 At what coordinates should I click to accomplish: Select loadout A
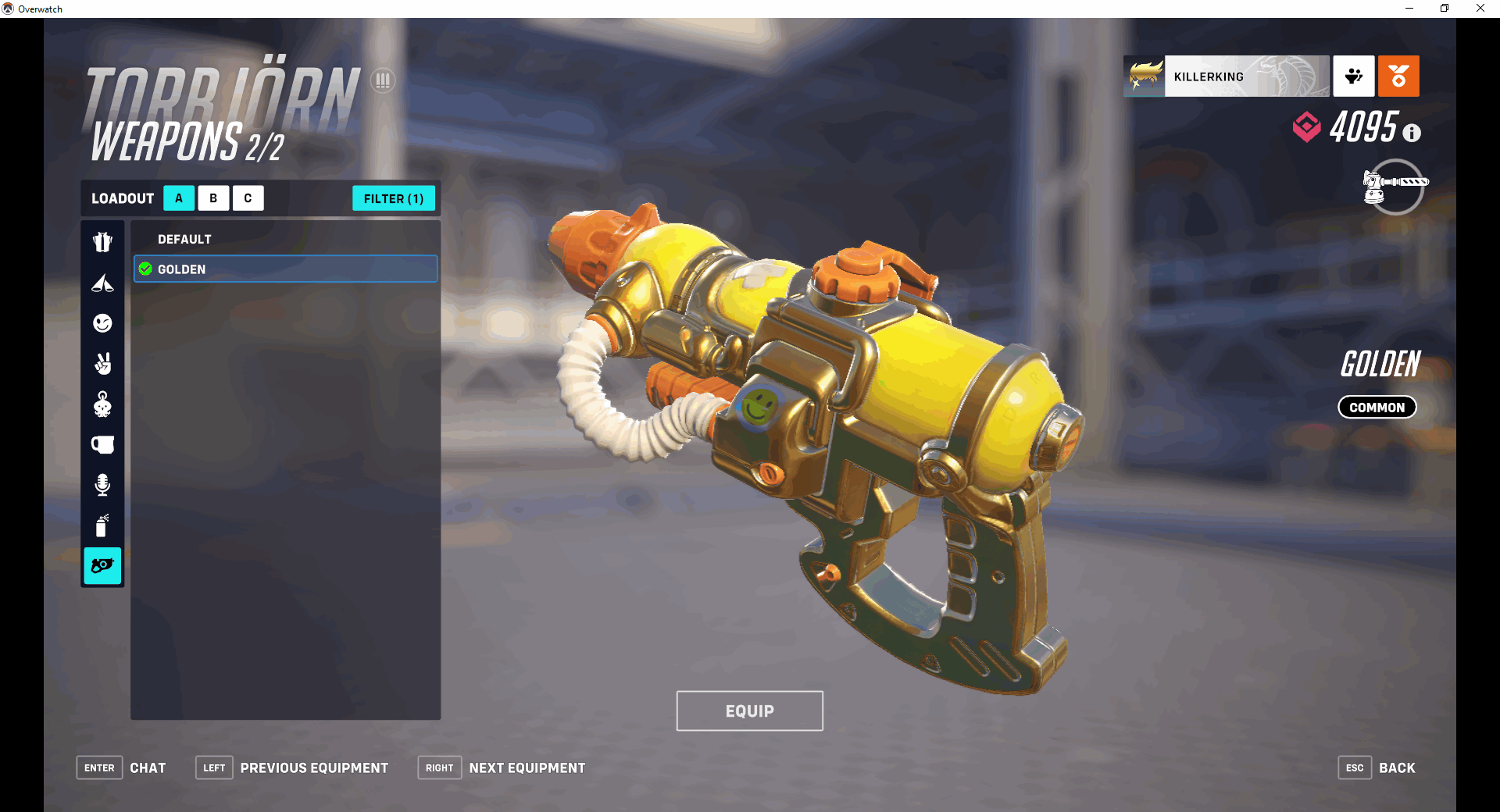click(178, 198)
